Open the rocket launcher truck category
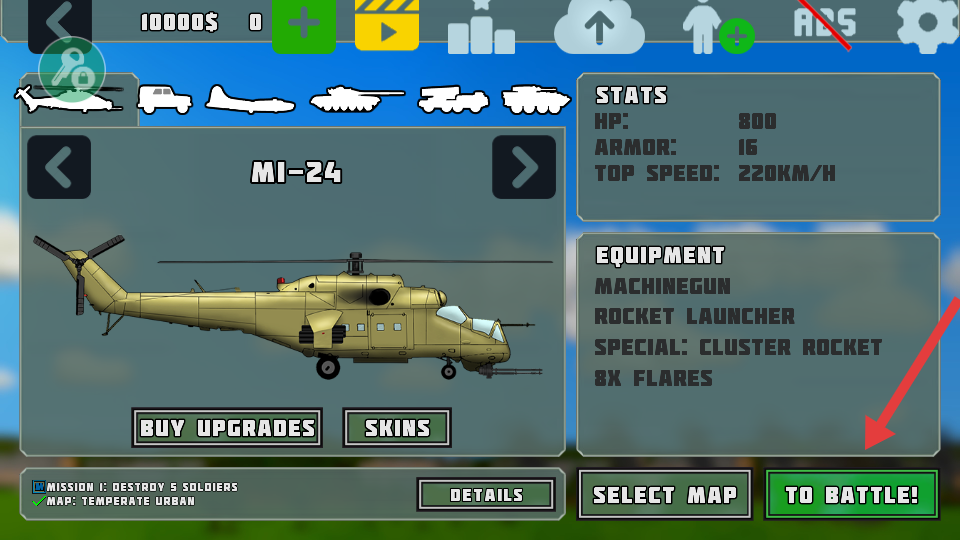Image resolution: width=960 pixels, height=540 pixels. [453, 99]
